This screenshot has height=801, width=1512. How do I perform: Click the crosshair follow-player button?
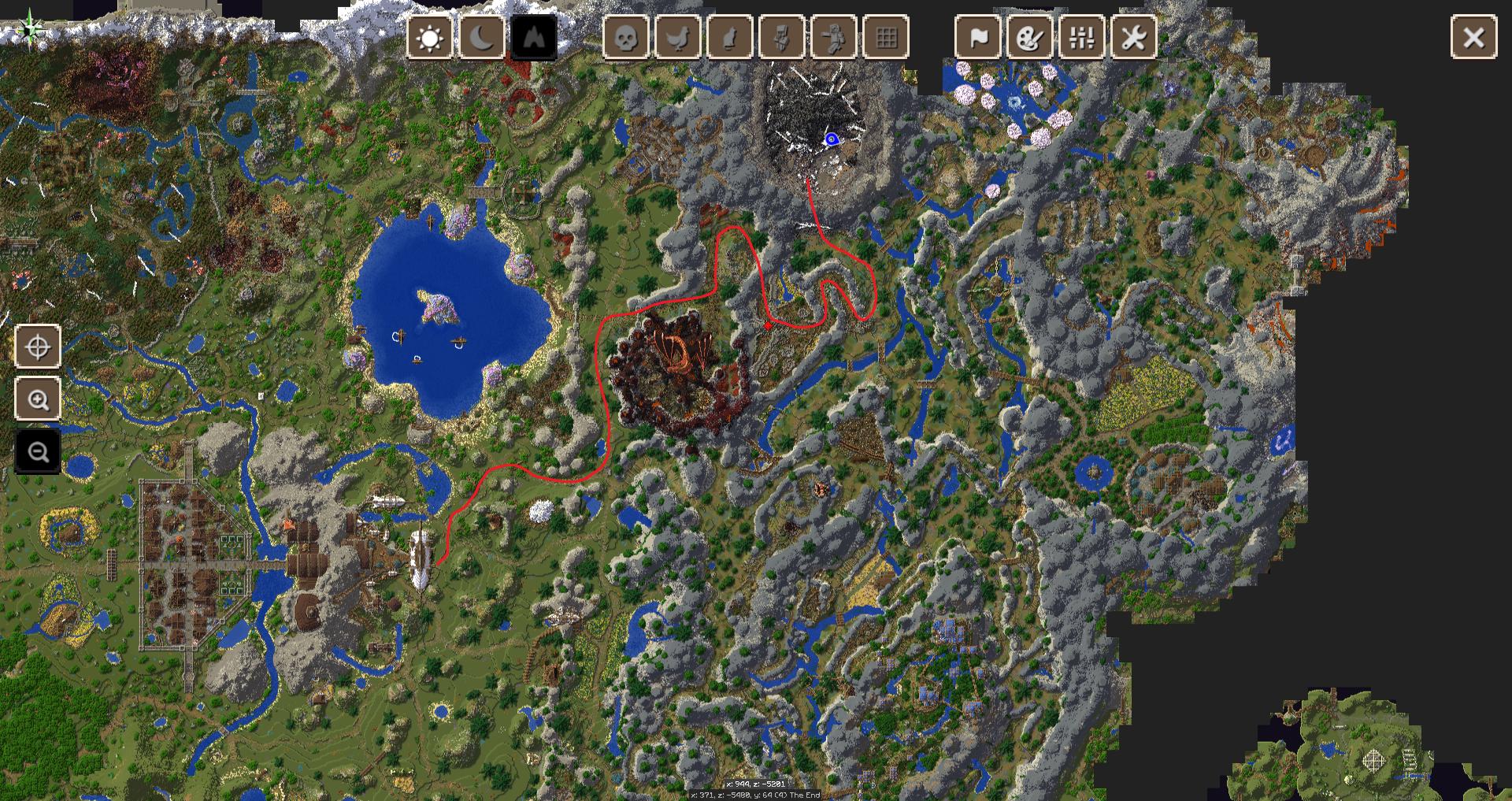point(38,347)
